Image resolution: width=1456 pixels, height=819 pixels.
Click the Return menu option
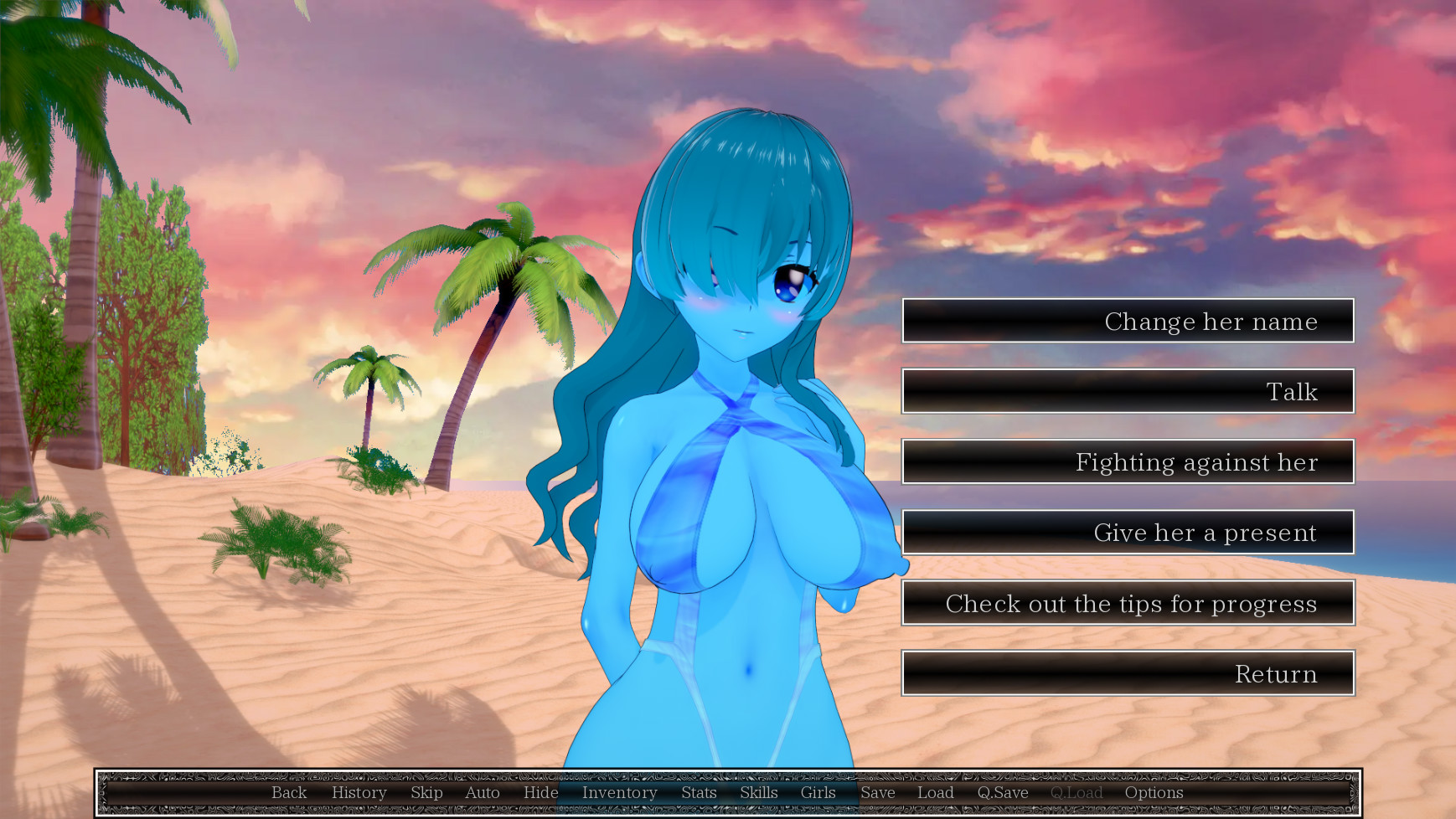click(x=1128, y=674)
